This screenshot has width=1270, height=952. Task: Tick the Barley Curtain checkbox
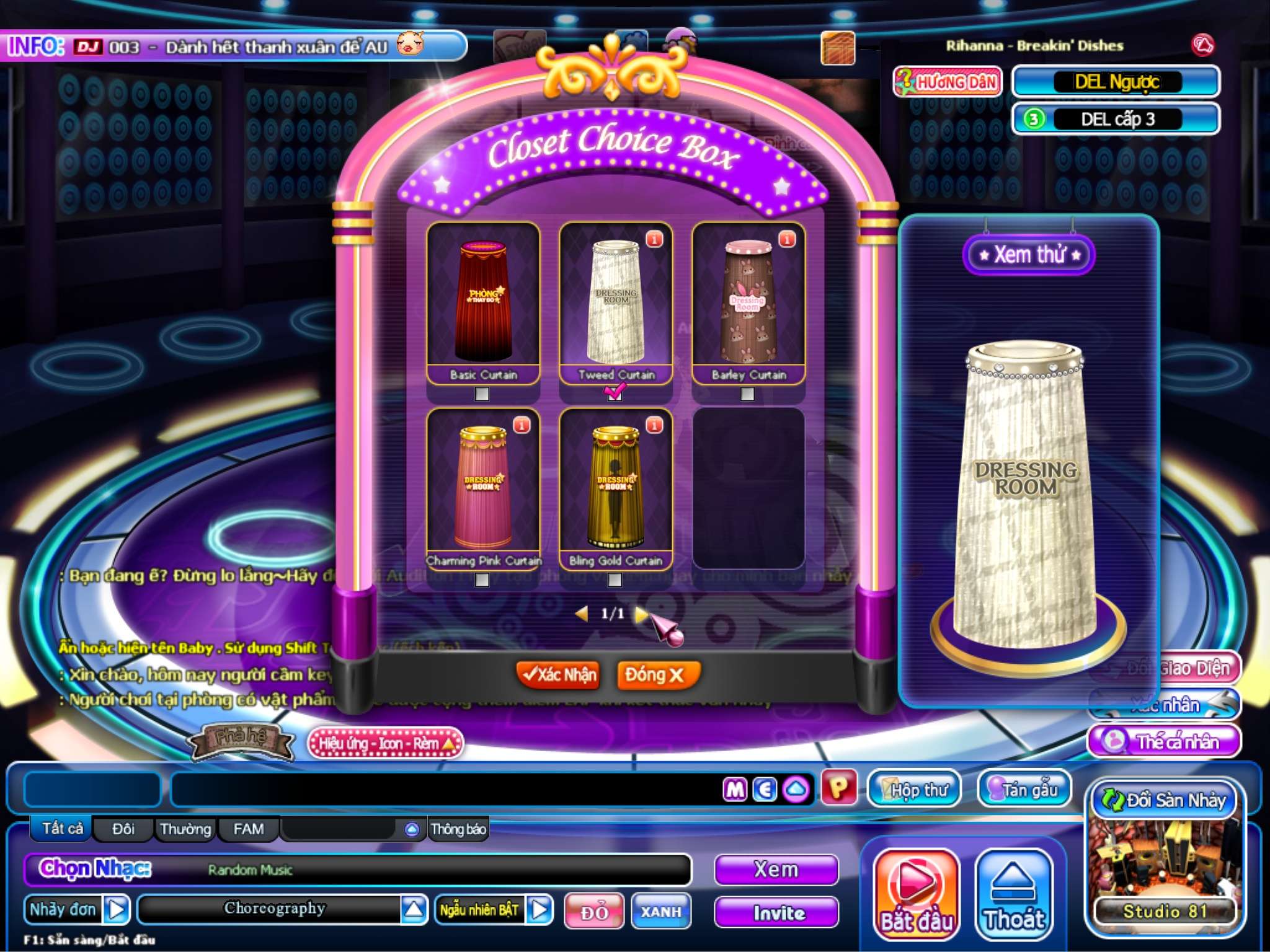click(747, 394)
